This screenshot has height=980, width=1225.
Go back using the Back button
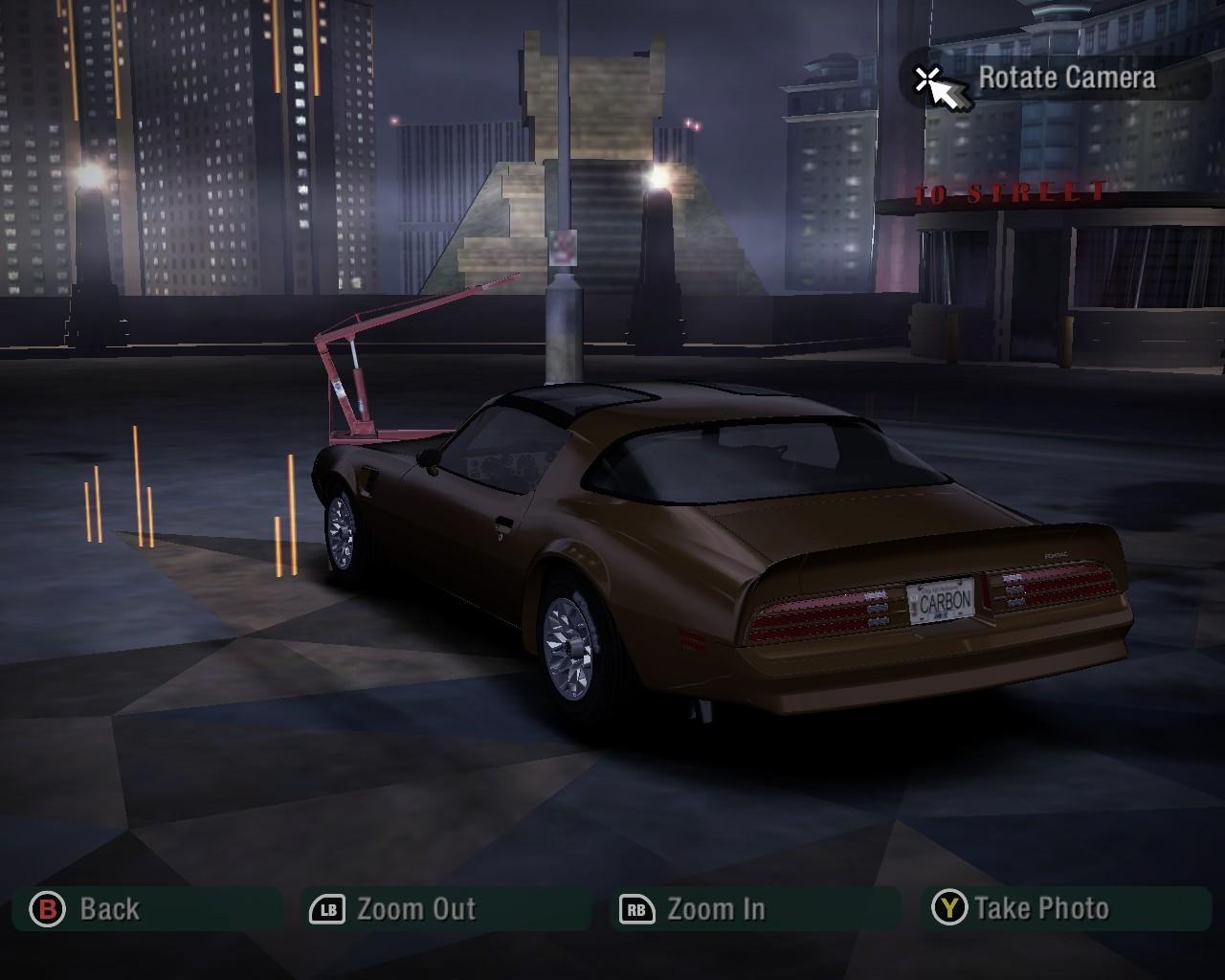point(86,908)
